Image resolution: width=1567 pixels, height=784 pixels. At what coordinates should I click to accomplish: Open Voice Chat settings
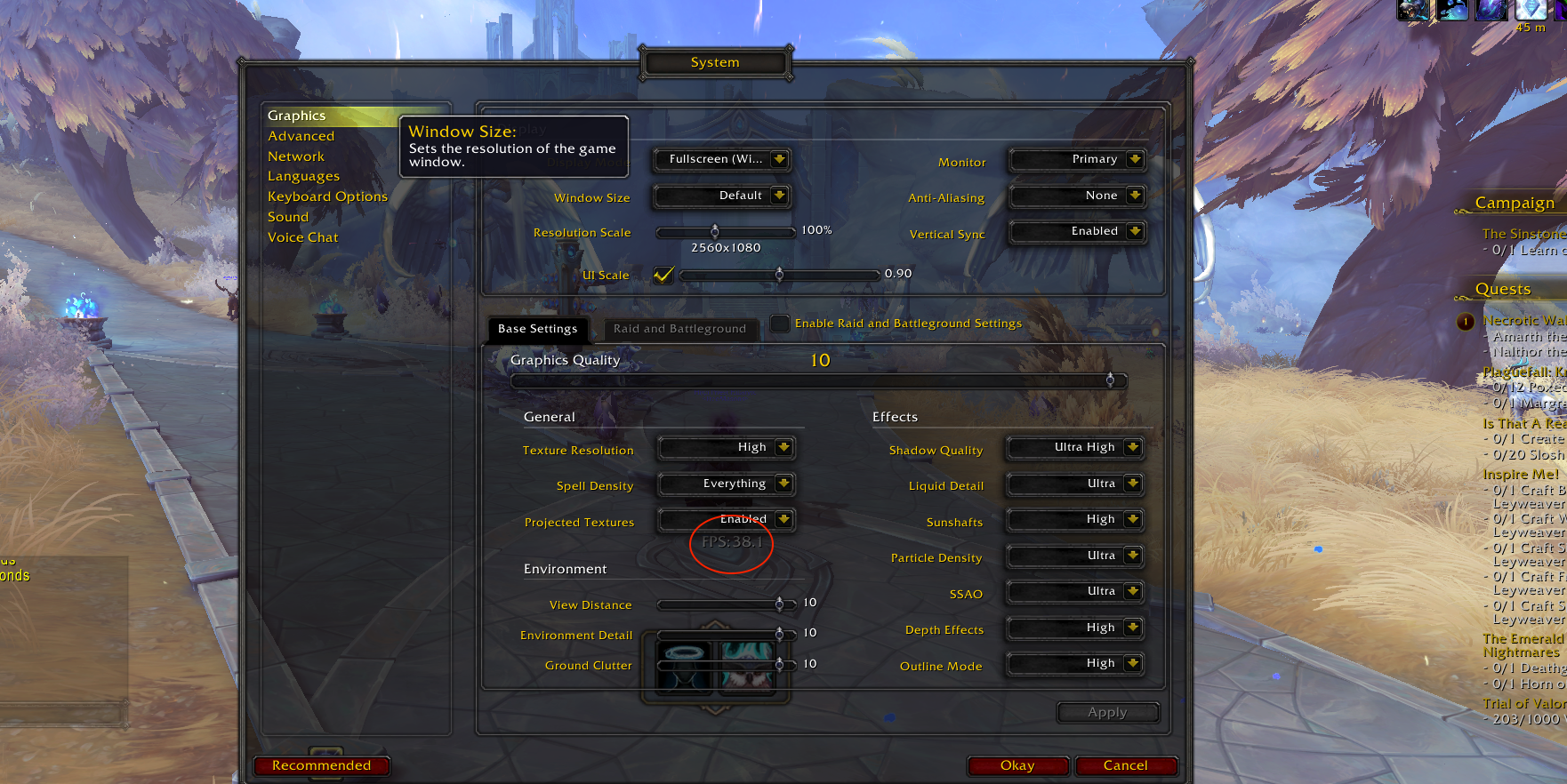click(302, 237)
